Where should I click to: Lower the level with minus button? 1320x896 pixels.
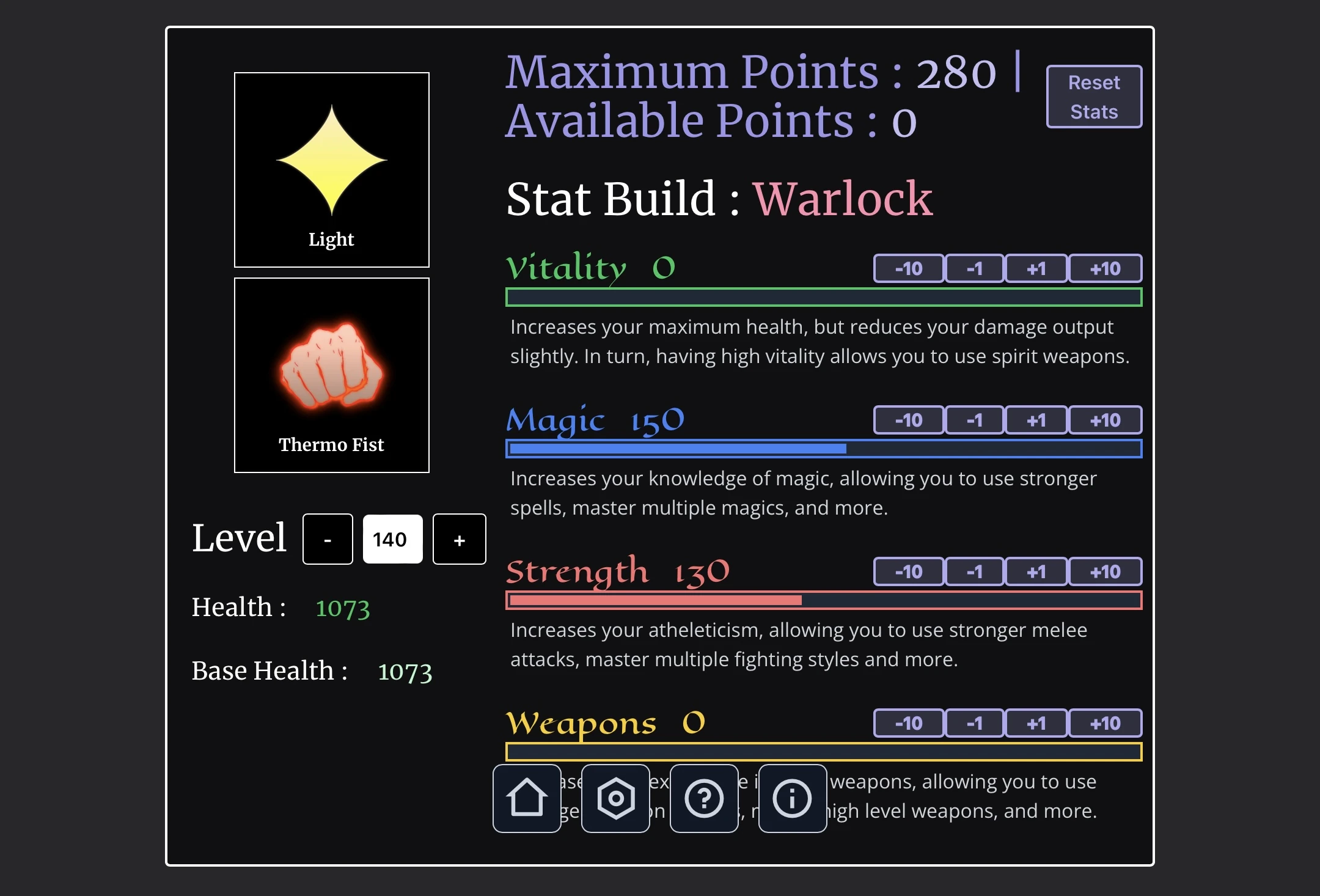click(x=328, y=538)
